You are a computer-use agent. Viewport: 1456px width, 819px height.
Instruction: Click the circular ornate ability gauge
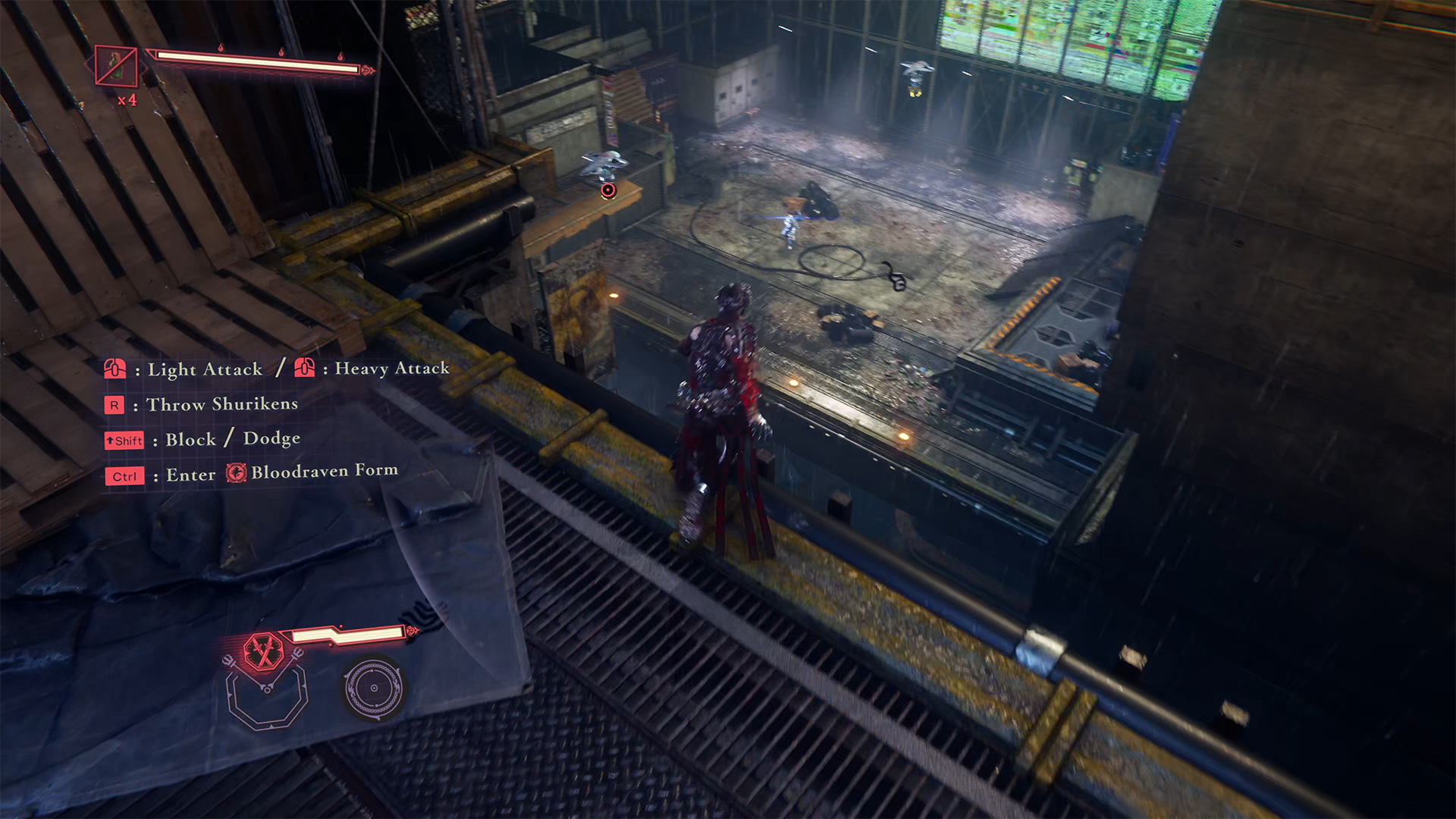point(373,688)
